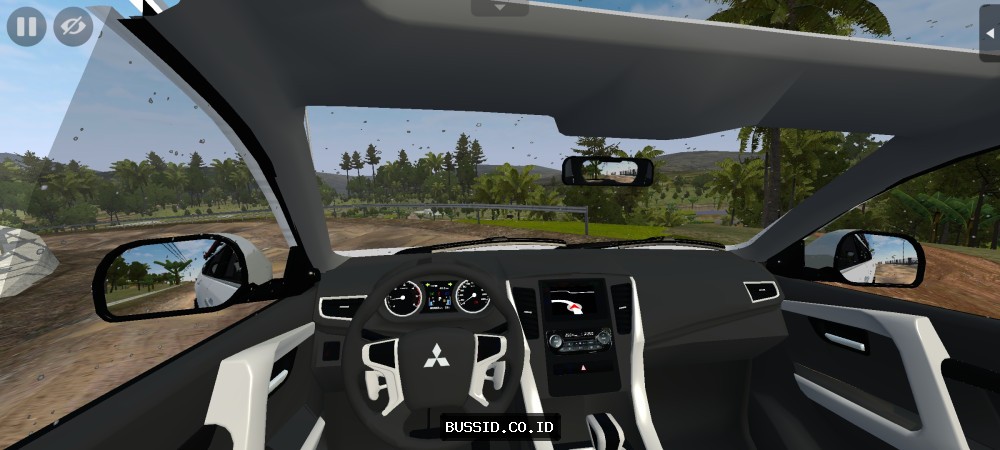The image size is (1000, 450).
Task: Toggle HUD visibility with the crossed-eye icon
Action: [70, 26]
